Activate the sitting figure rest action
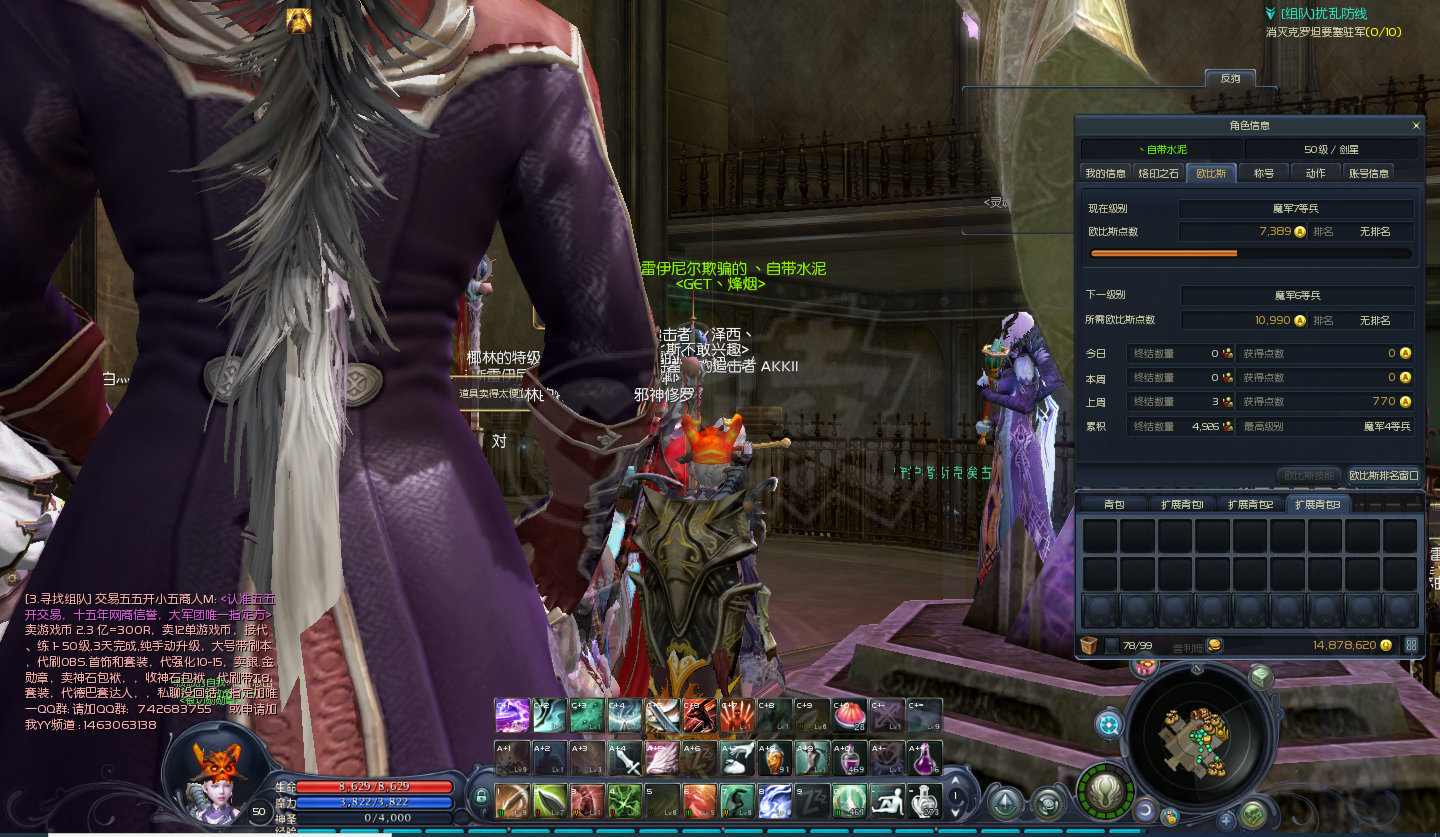Image resolution: width=1440 pixels, height=837 pixels. pos(887,800)
